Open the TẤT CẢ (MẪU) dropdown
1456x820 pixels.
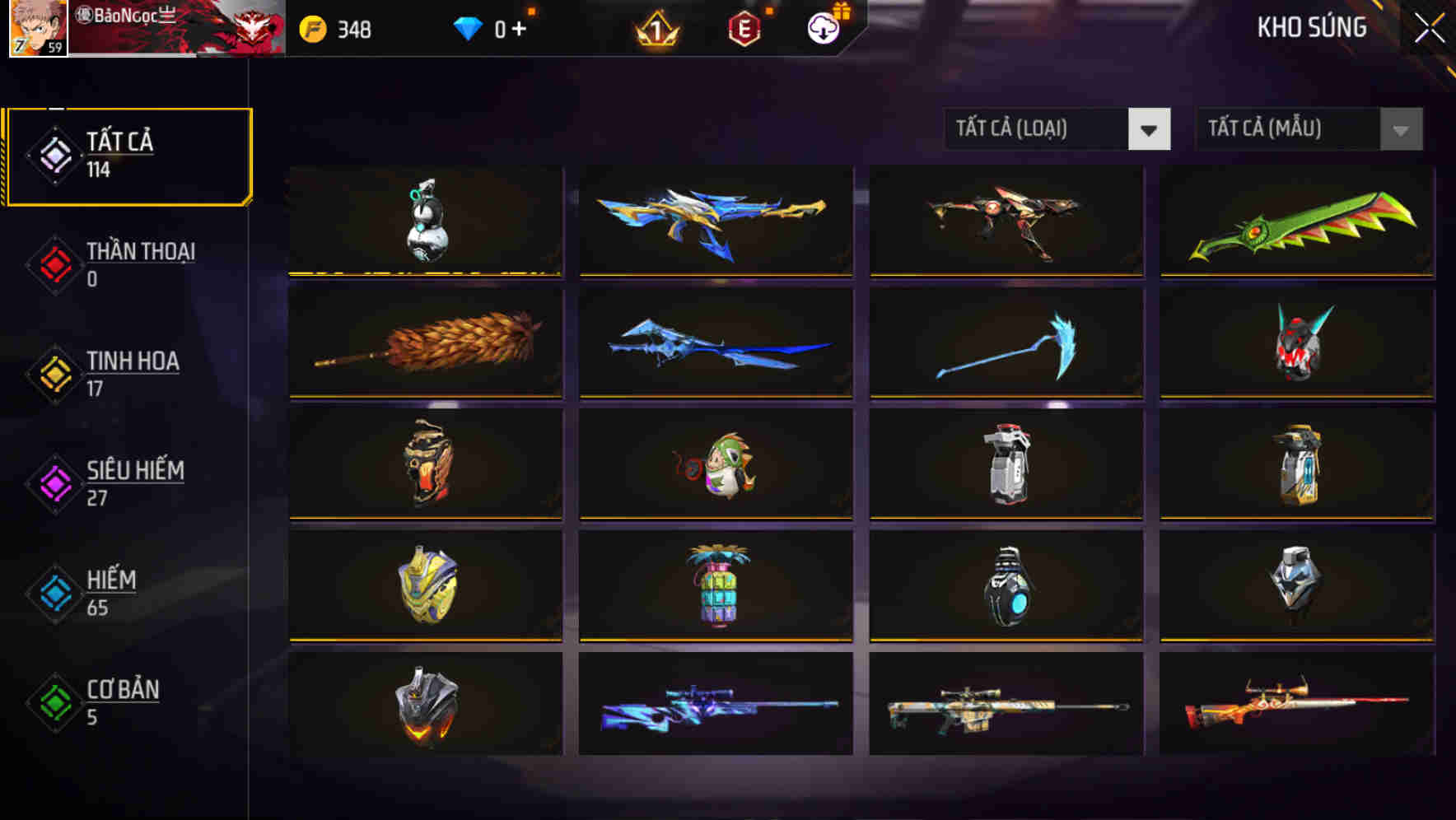click(1285, 129)
